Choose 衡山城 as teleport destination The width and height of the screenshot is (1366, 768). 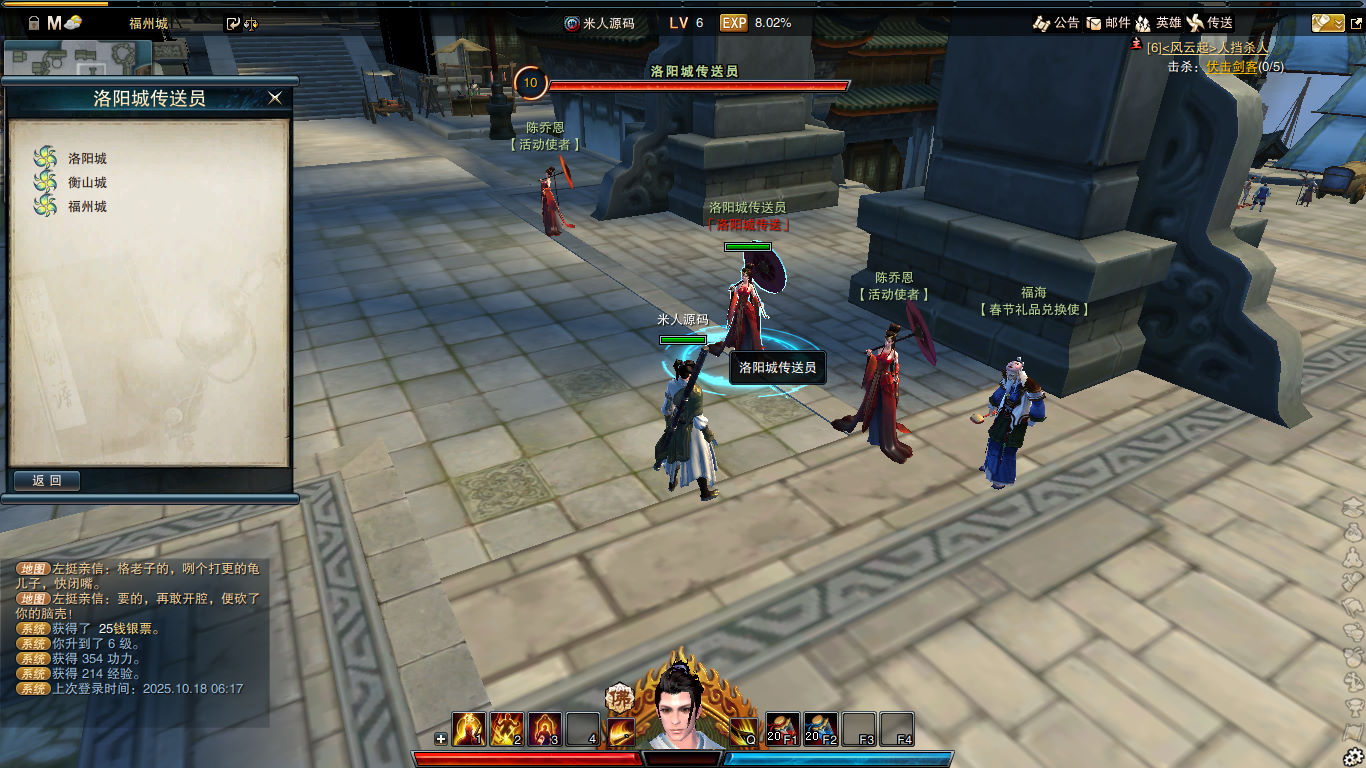(x=86, y=182)
